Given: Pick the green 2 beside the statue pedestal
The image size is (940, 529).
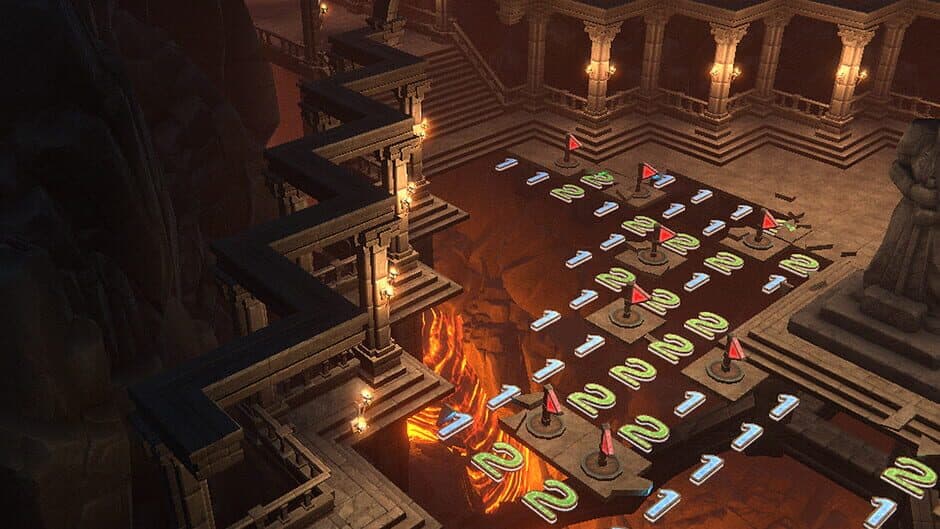Looking at the screenshot, I should (799, 264).
